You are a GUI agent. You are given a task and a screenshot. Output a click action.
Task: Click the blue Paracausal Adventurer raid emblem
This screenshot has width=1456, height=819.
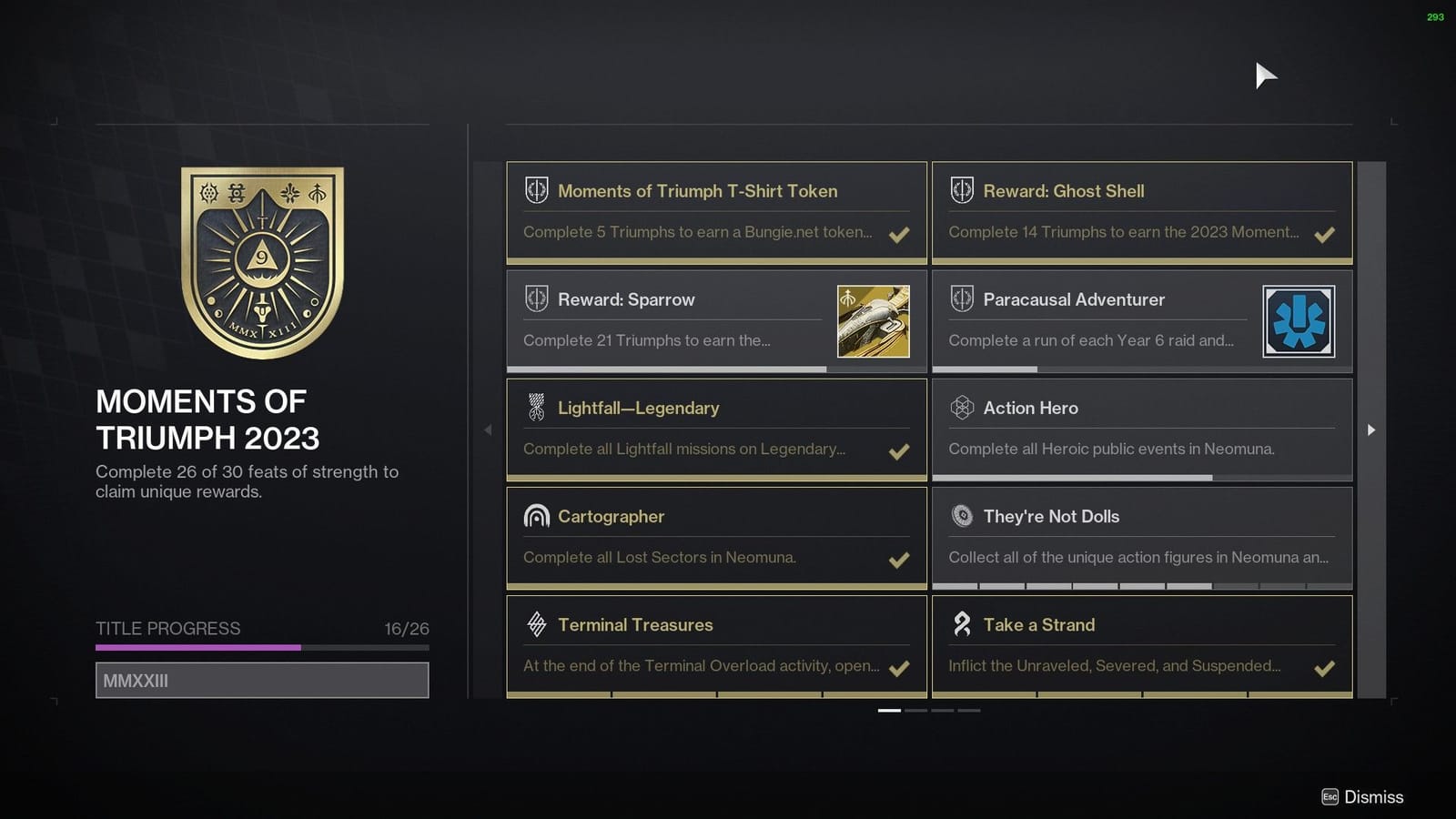pyautogui.click(x=1299, y=320)
